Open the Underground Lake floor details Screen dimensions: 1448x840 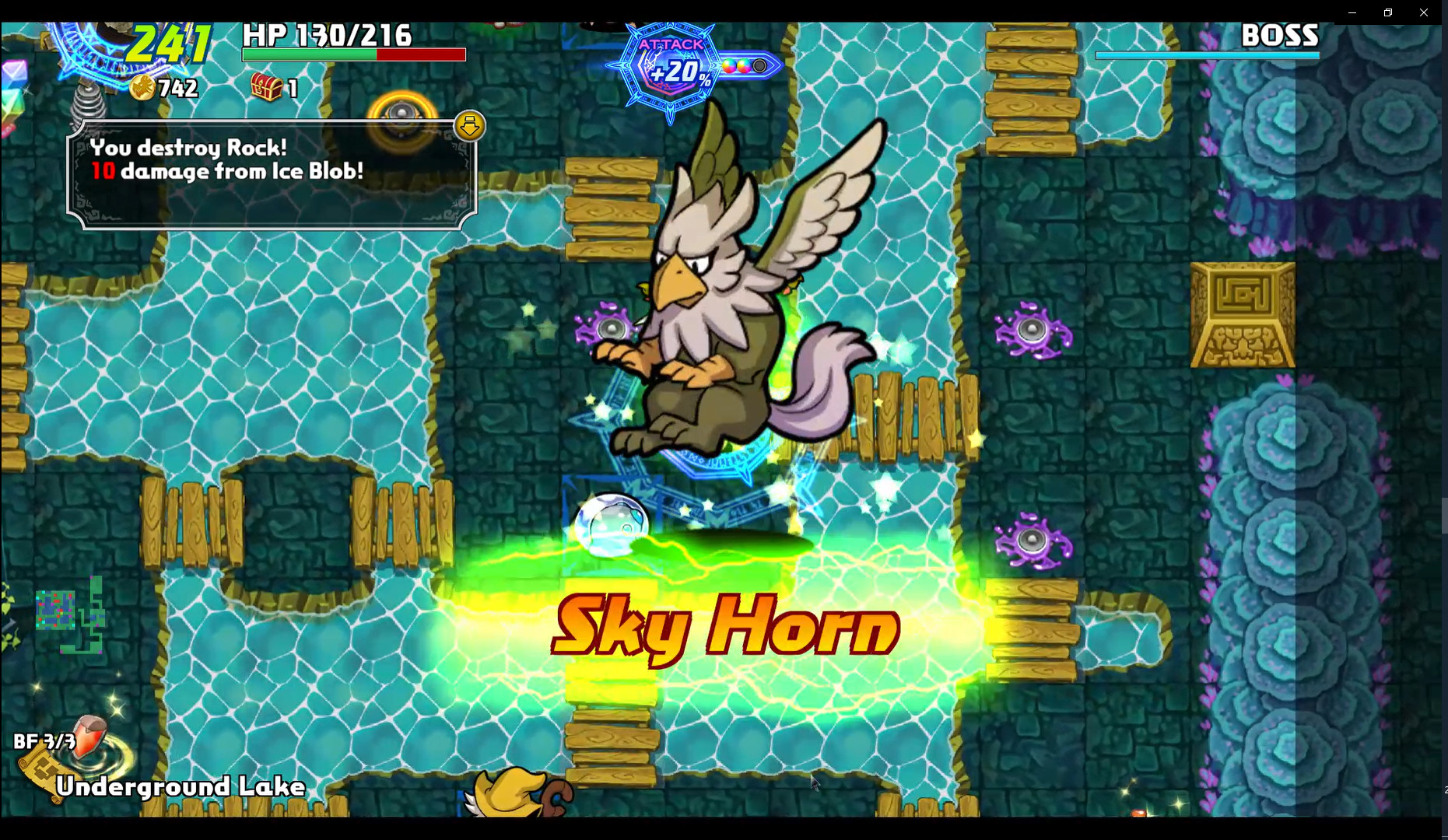(181, 787)
